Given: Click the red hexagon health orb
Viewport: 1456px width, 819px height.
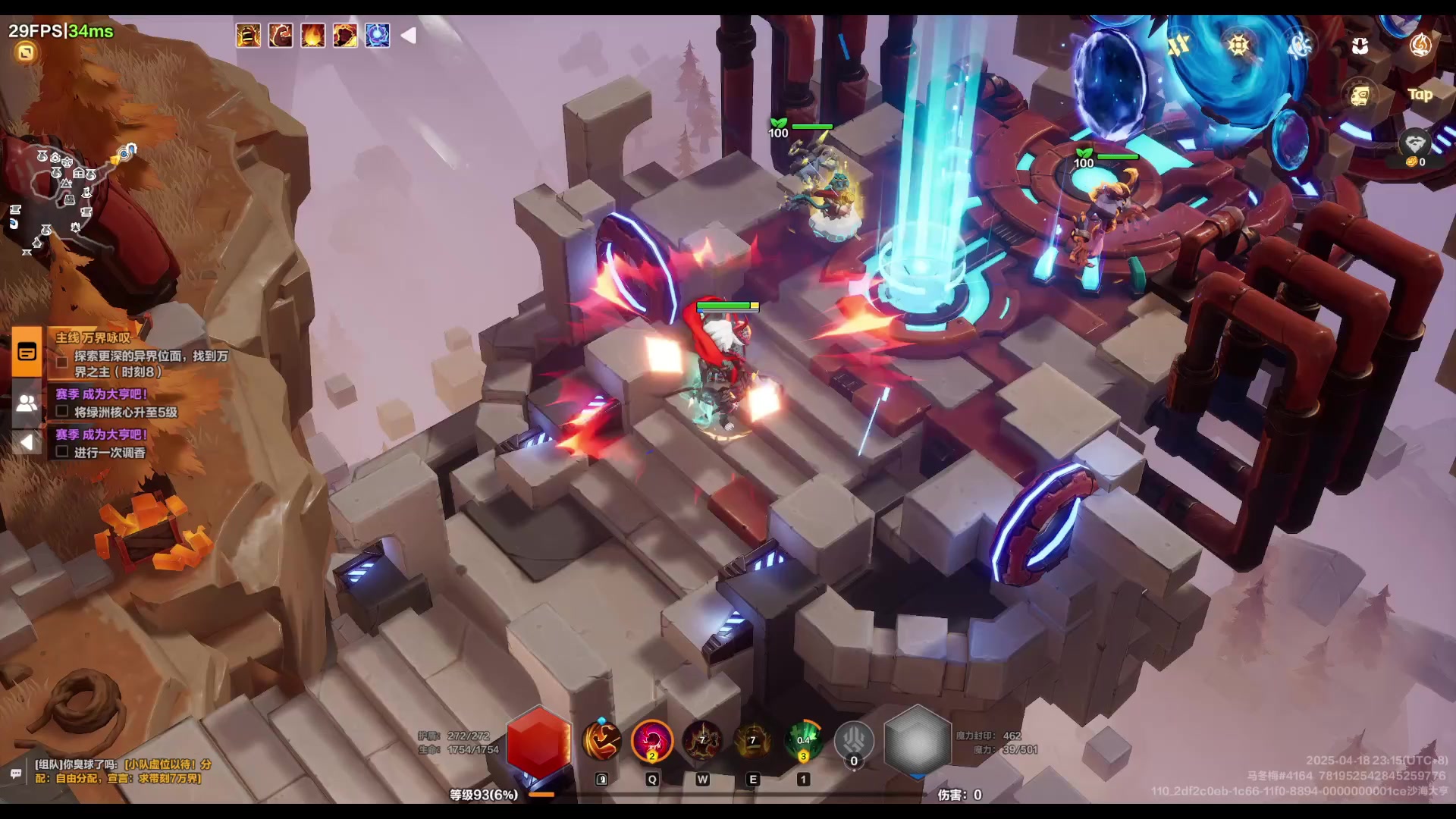Looking at the screenshot, I should 538,743.
